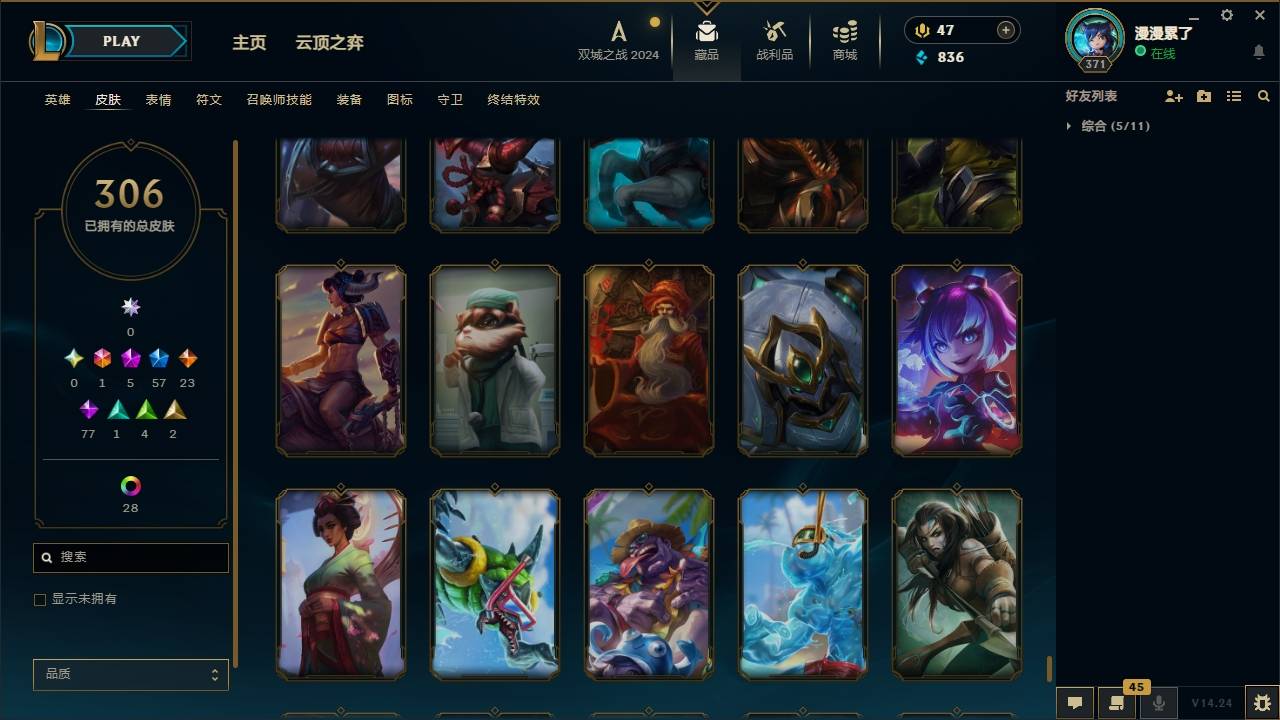Image resolution: width=1280 pixels, height=720 pixels.
Task: Enable the 显示未拥有 checkbox
Action: (40, 599)
